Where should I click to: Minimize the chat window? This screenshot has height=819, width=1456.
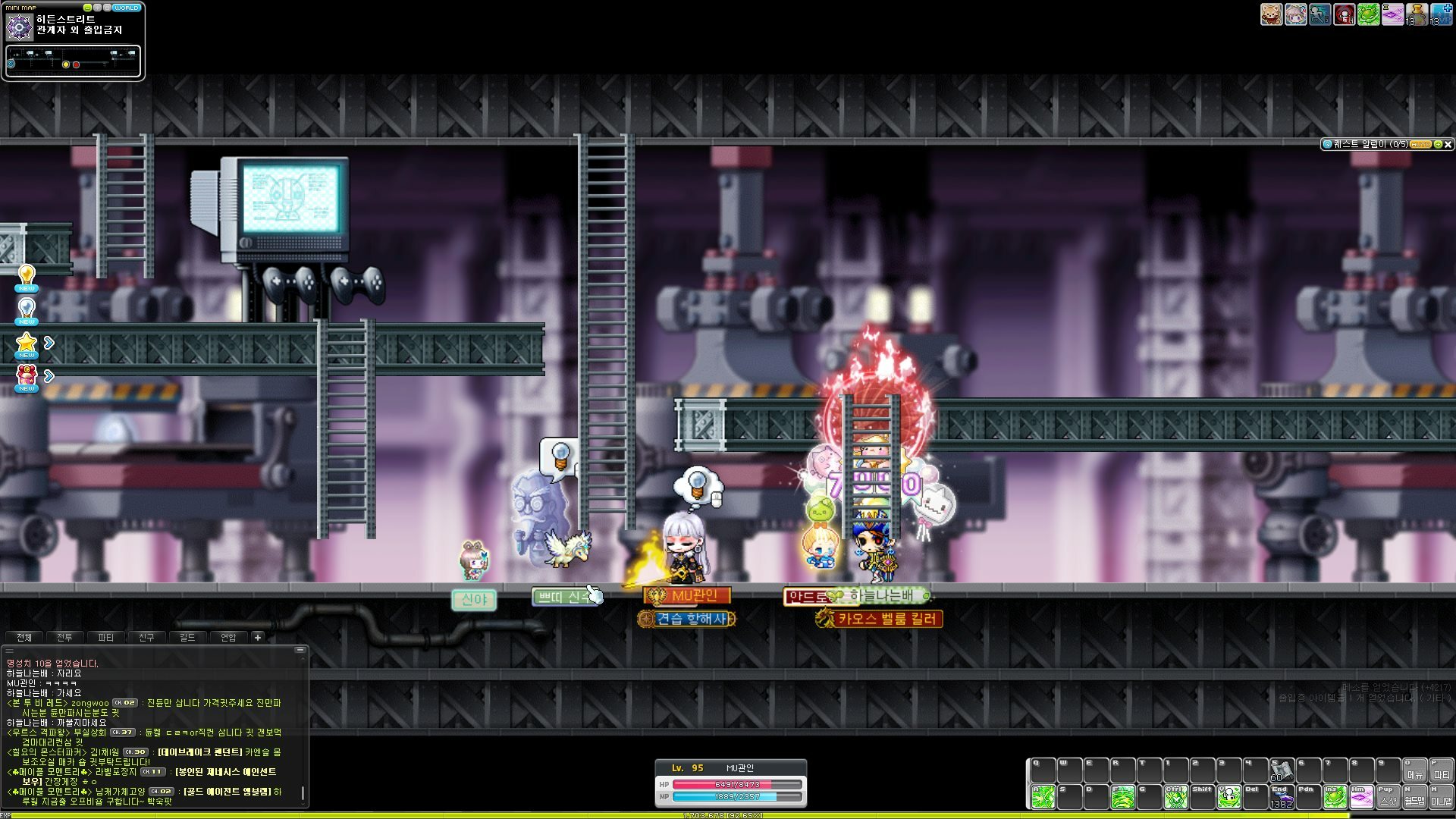pyautogui.click(x=300, y=650)
